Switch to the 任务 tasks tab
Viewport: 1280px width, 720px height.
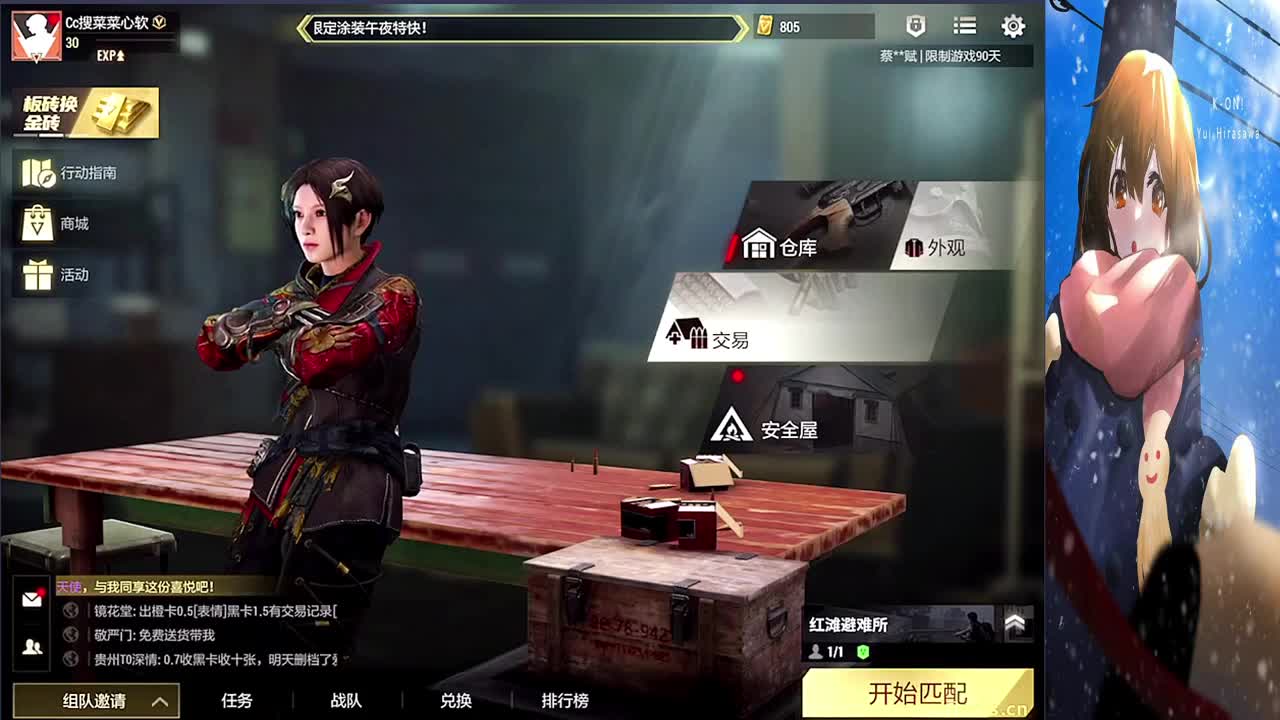[236, 701]
